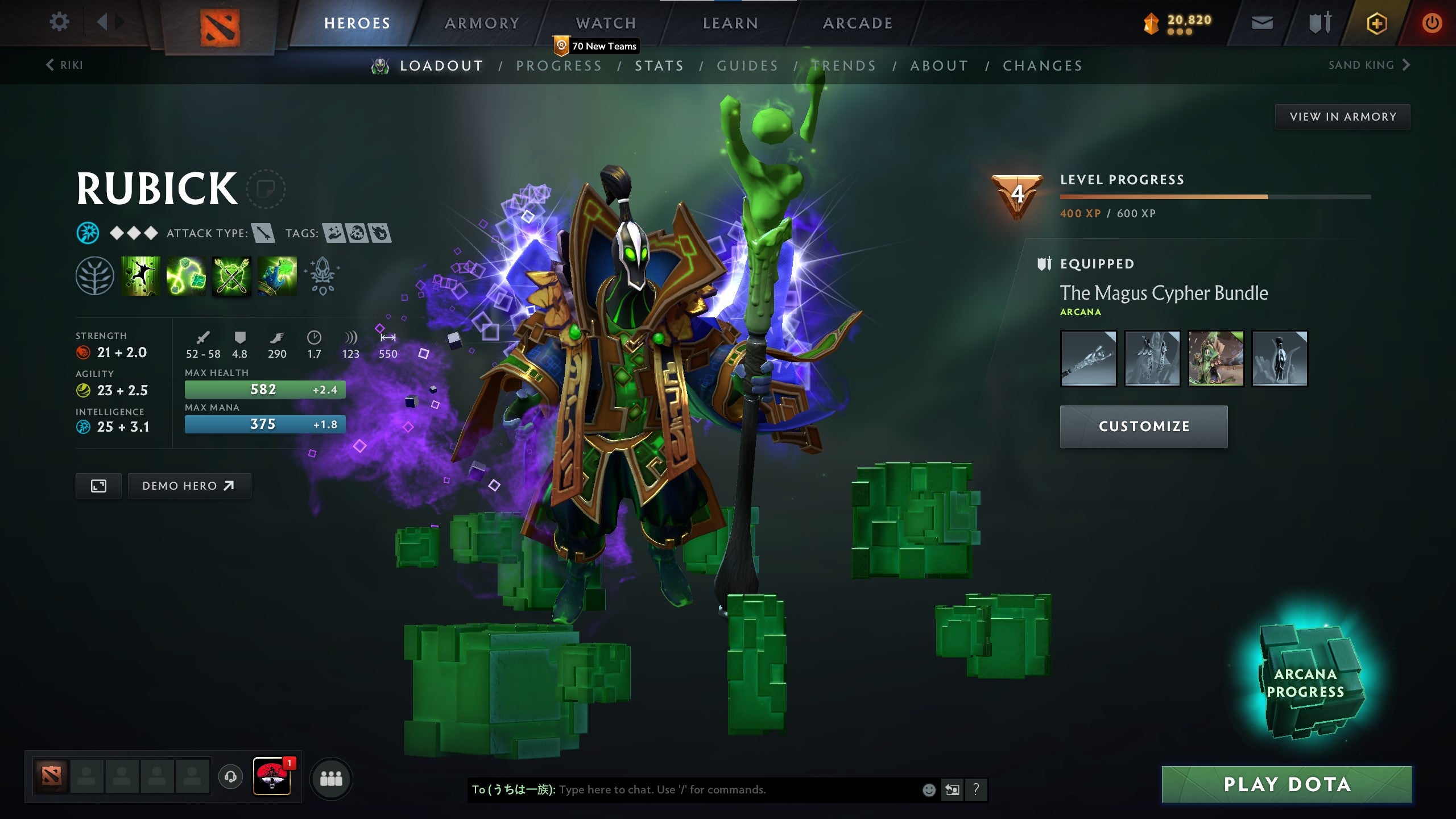
Task: Switch to the STATS tab
Action: point(660,65)
